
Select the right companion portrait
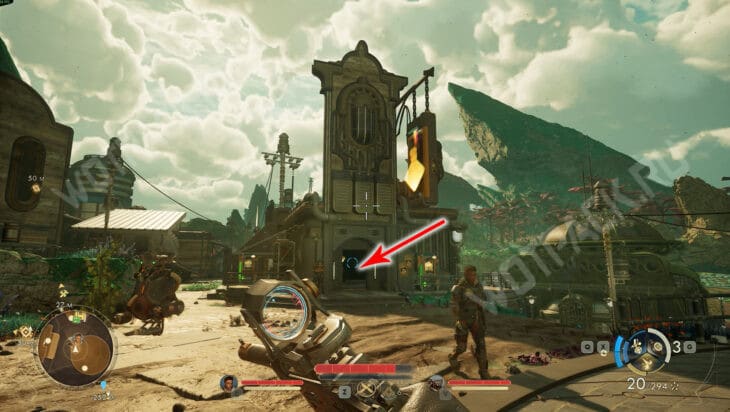tap(436, 382)
